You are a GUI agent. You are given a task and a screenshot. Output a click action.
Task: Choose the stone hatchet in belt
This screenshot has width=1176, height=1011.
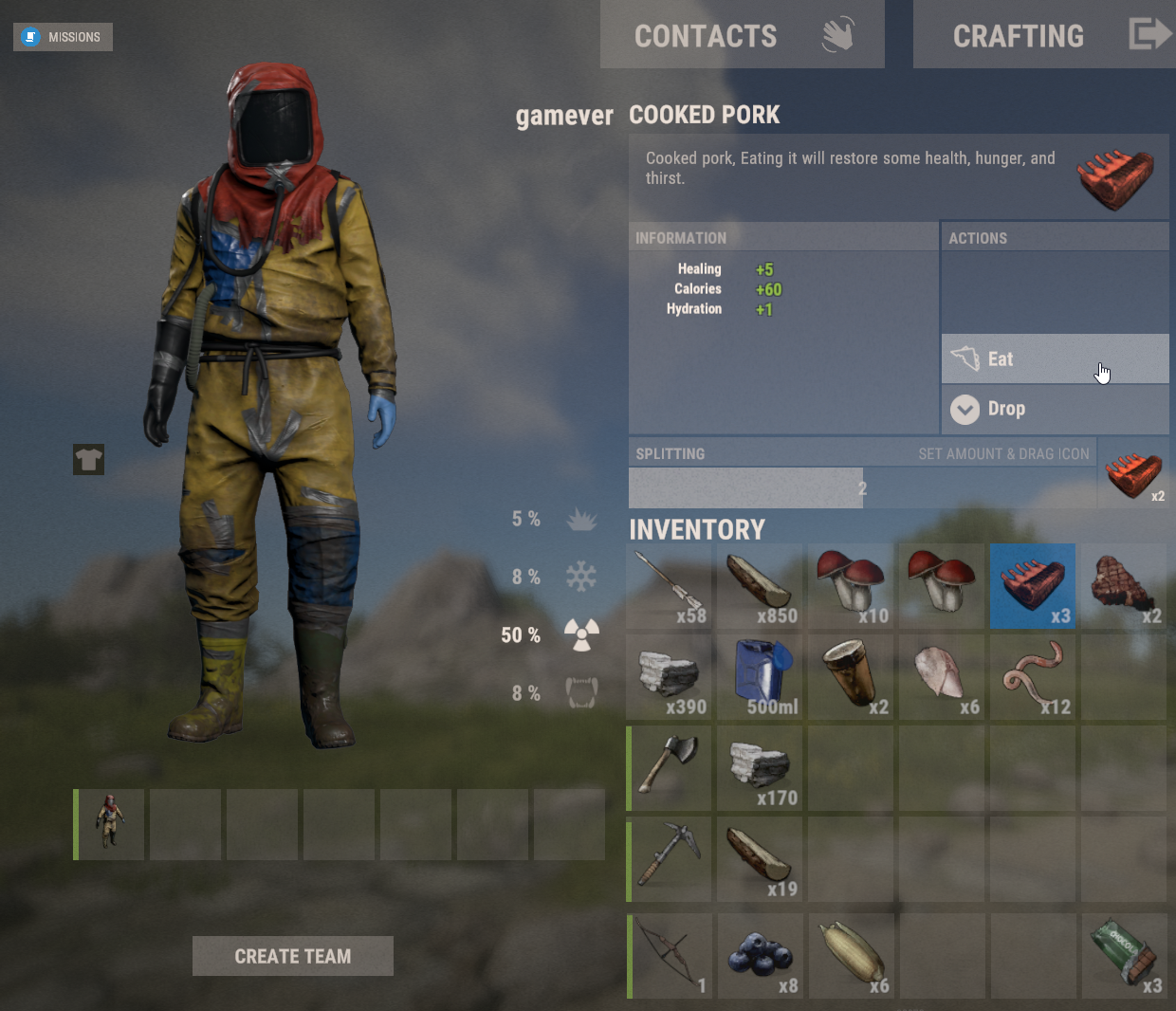pyautogui.click(x=670, y=768)
